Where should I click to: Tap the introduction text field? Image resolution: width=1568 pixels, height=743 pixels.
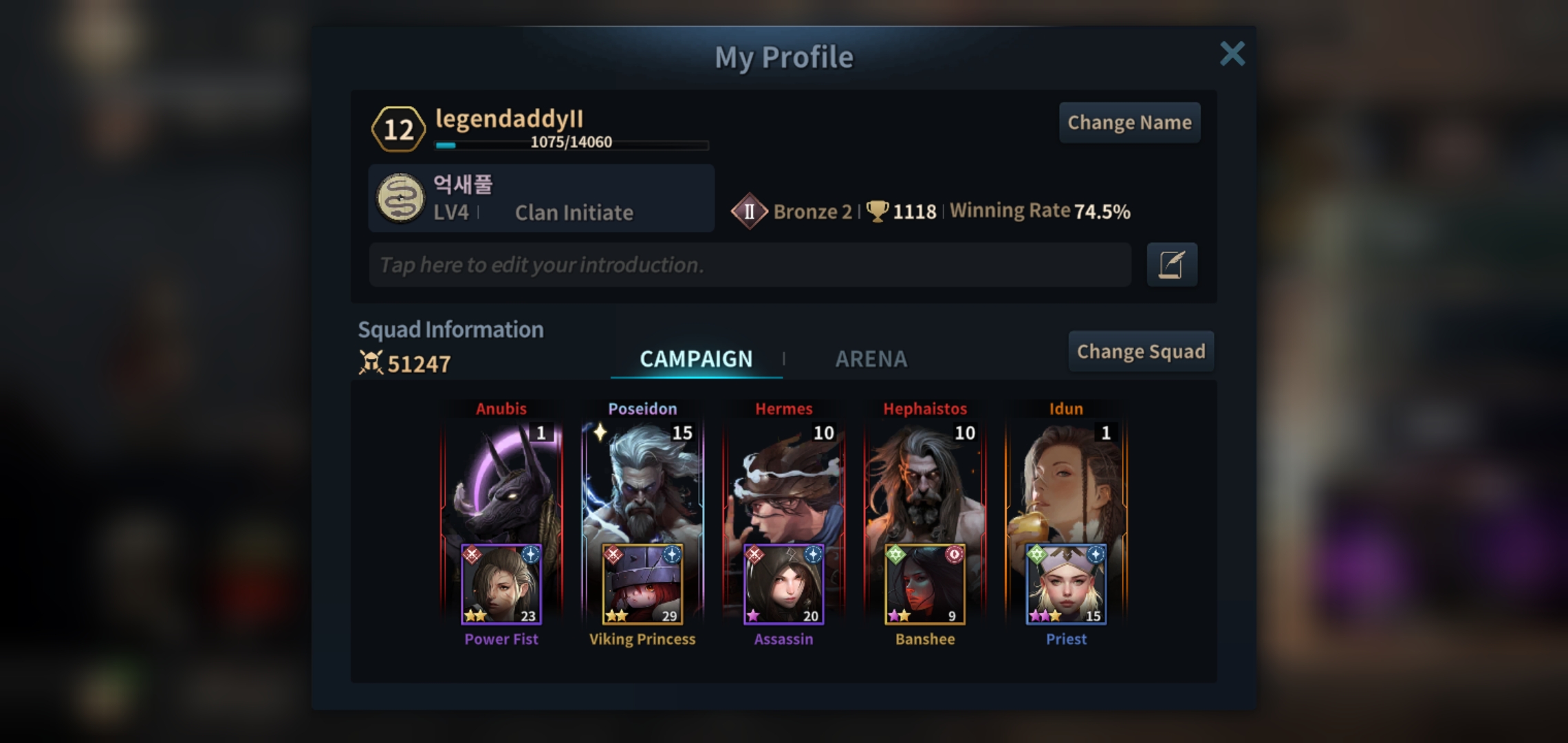[x=750, y=265]
